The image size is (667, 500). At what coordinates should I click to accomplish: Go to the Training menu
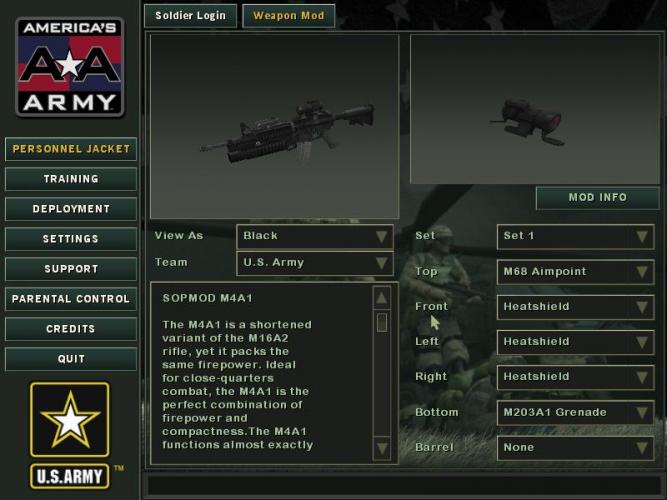(71, 179)
